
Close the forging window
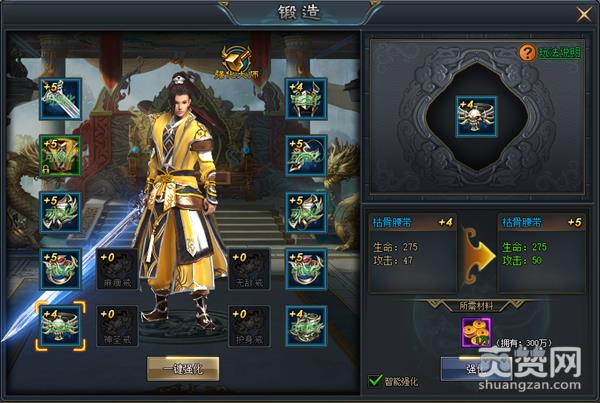(583, 14)
